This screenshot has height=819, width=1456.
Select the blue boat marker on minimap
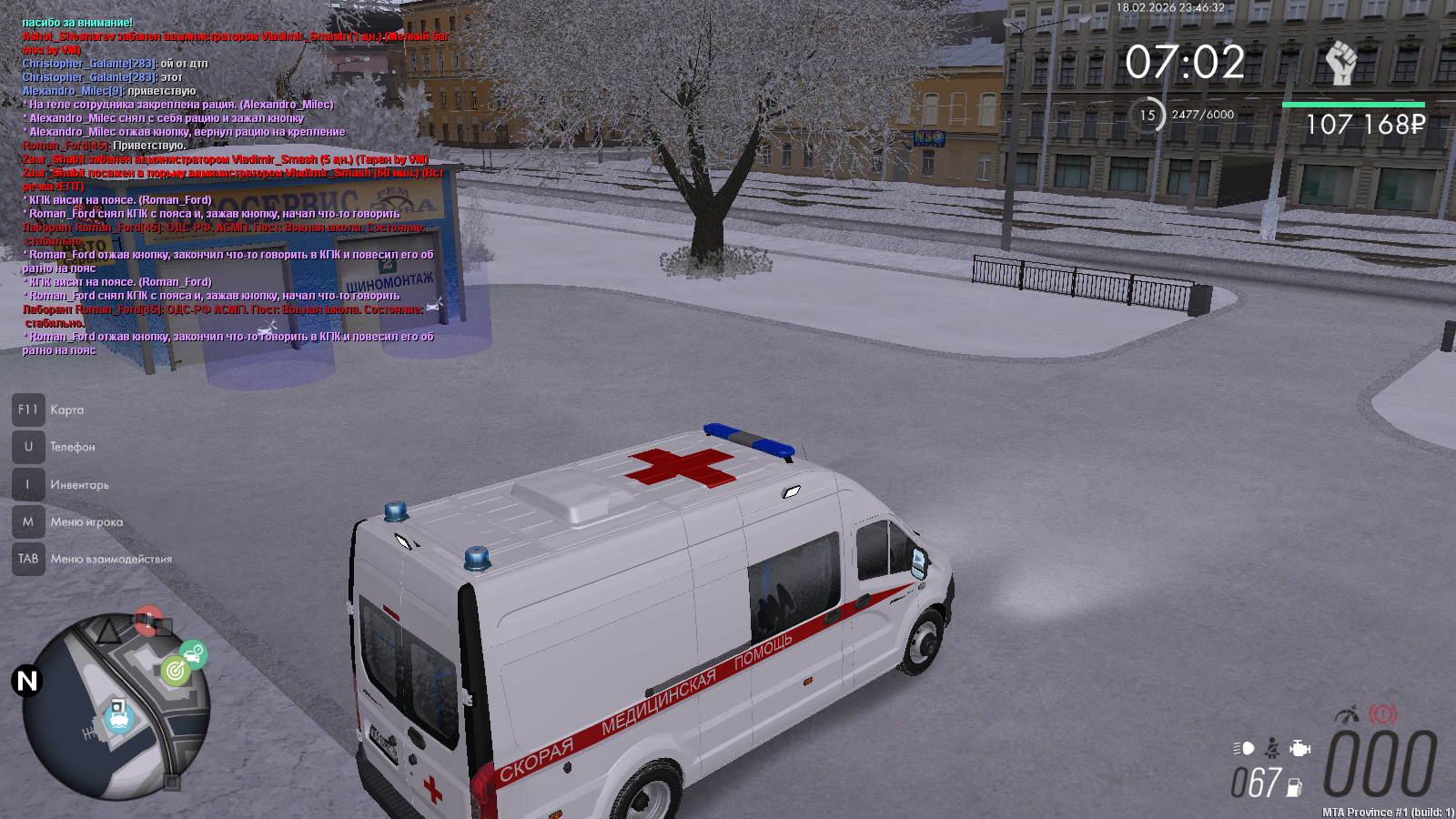coord(118,718)
